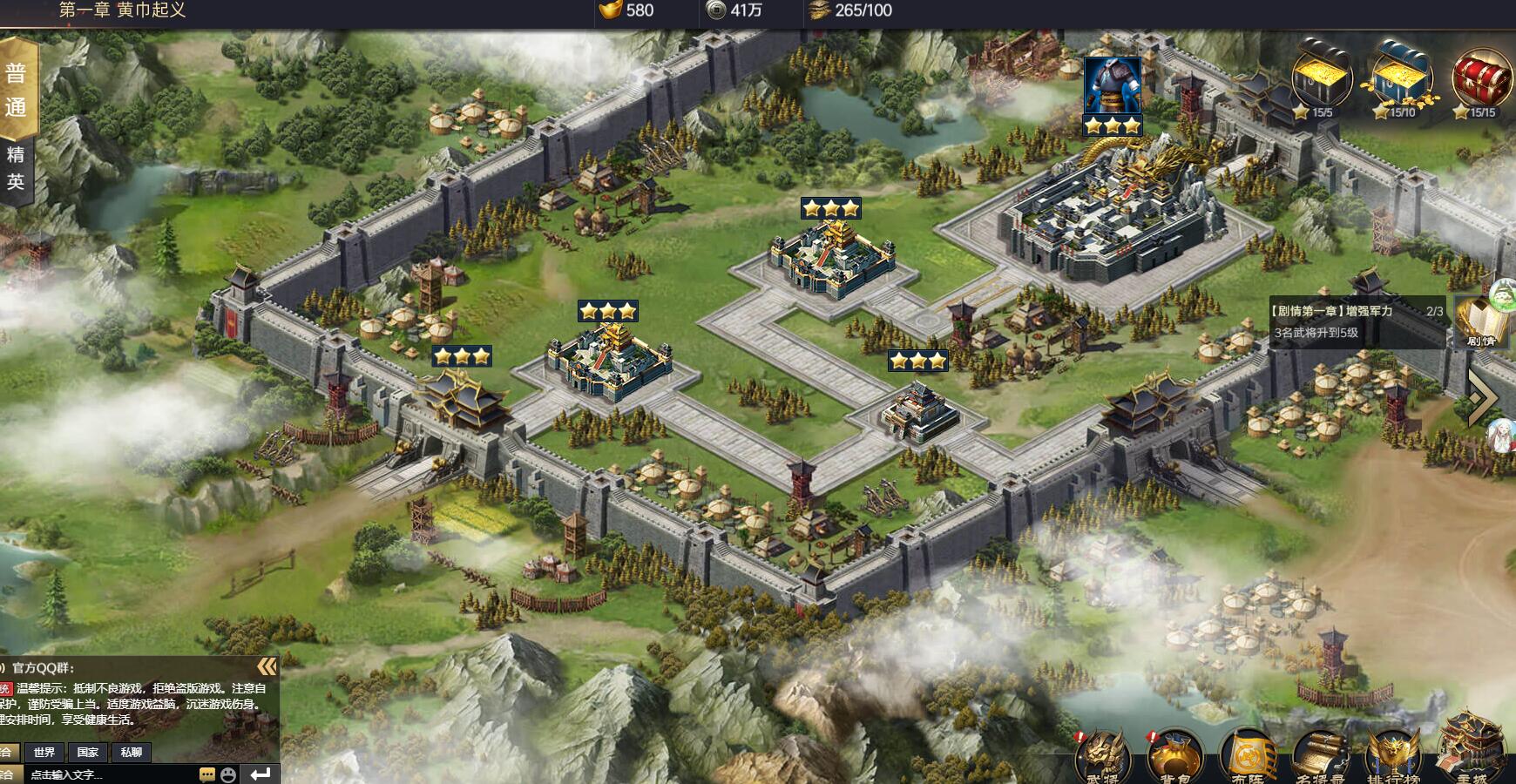
Task: Open the red treasure chest marked 15/15
Action: (x=1482, y=80)
